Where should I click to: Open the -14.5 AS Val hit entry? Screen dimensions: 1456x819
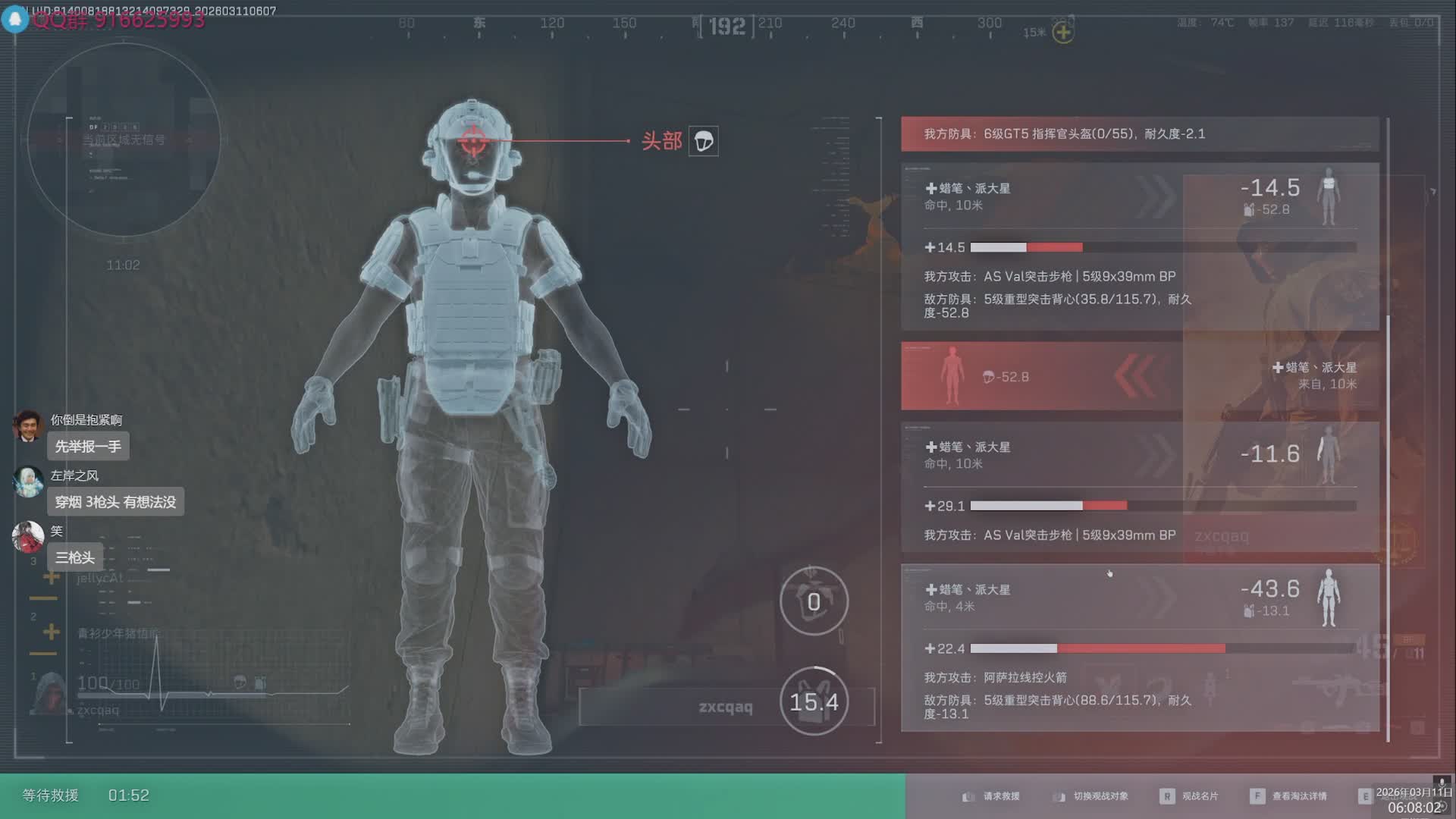[1139, 246]
